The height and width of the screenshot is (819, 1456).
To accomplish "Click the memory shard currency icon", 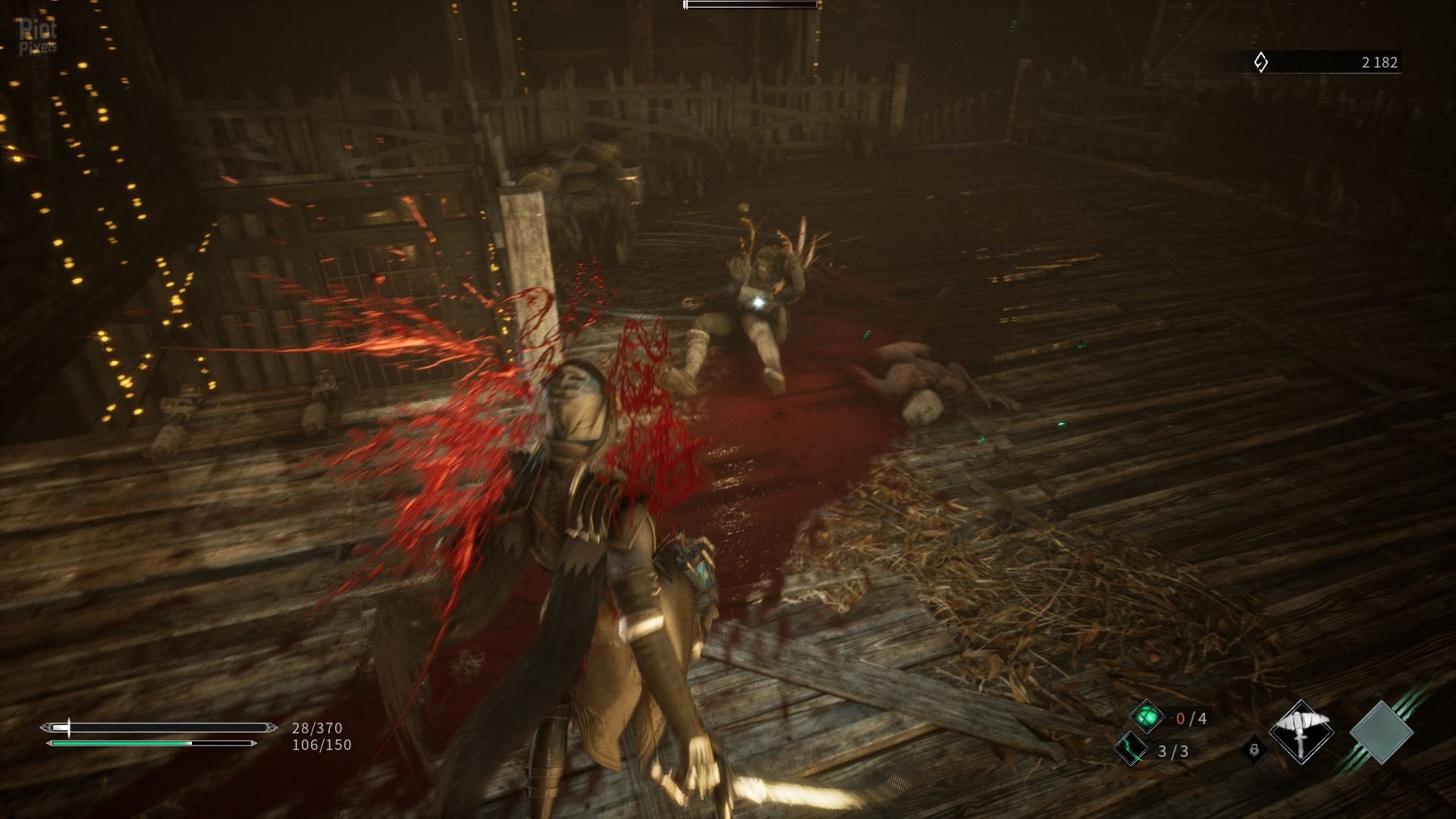I will [x=1260, y=62].
